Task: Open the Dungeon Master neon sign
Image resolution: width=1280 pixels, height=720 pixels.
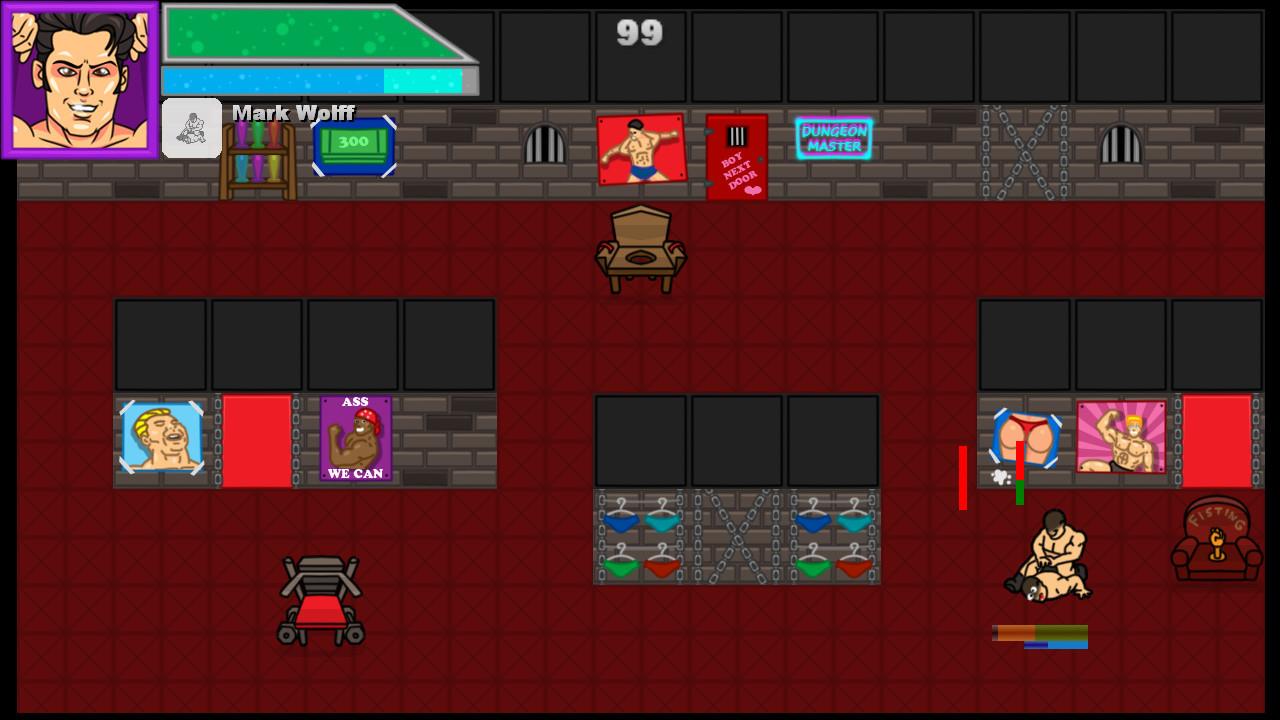Action: tap(833, 138)
